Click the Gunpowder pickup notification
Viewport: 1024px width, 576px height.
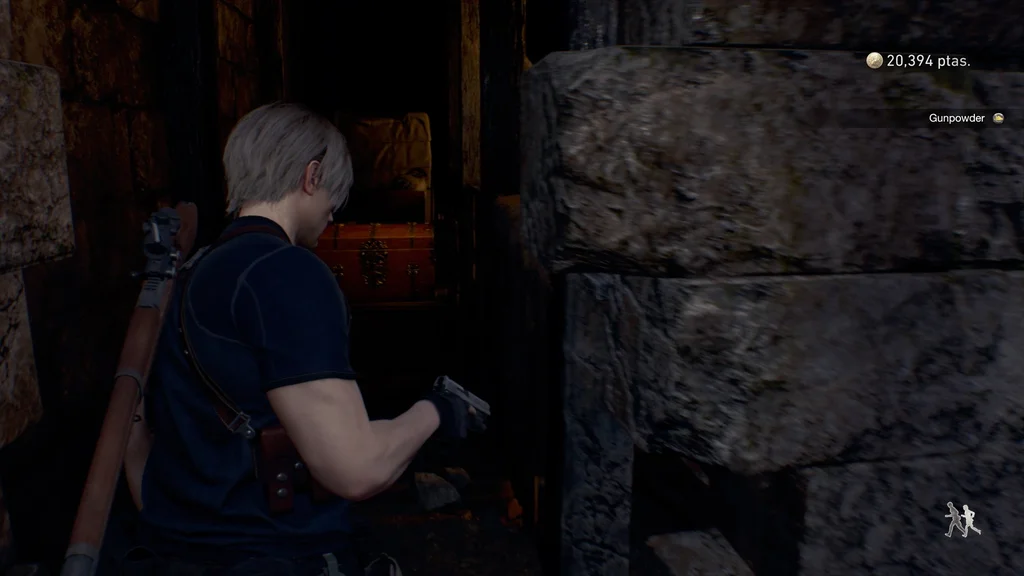coord(965,118)
